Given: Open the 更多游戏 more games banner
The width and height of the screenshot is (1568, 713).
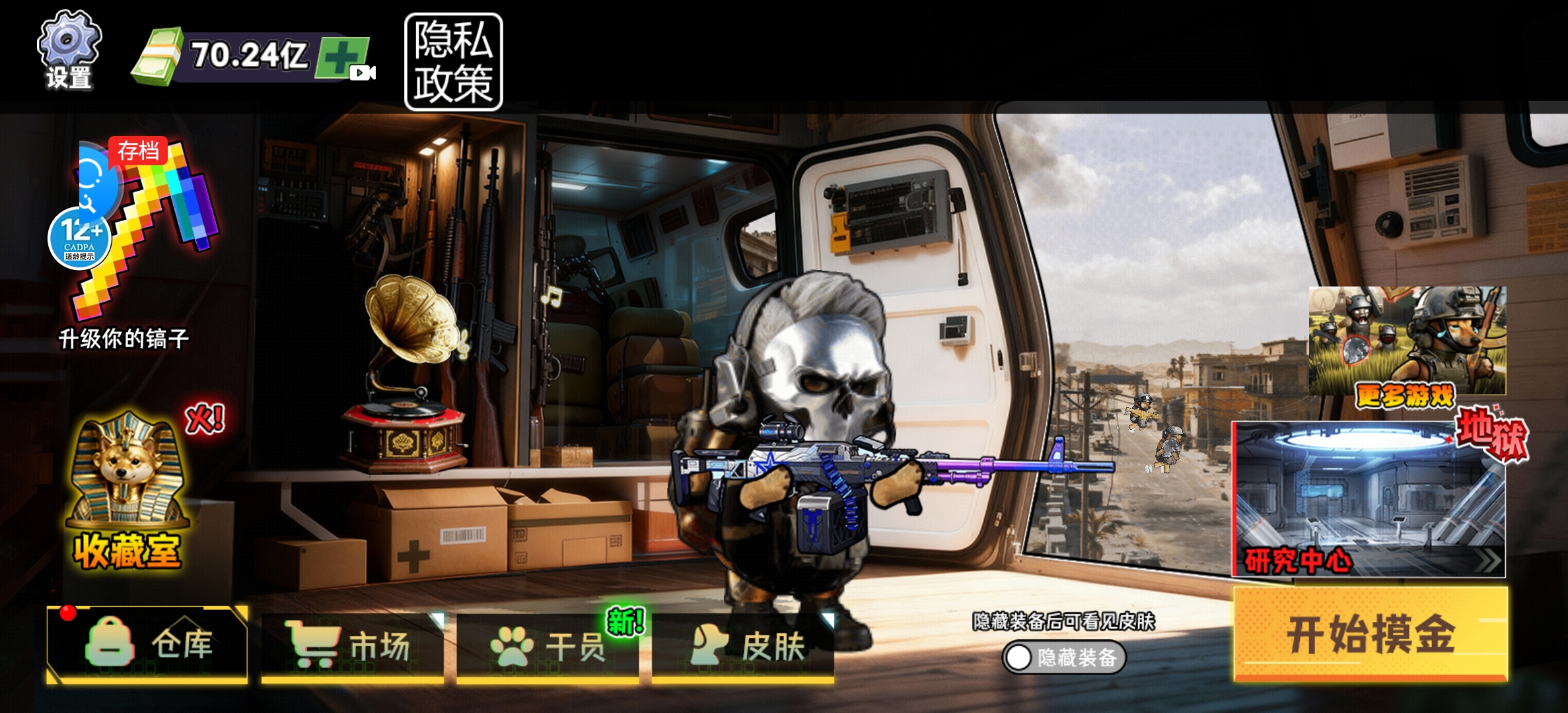Looking at the screenshot, I should pos(1407,343).
